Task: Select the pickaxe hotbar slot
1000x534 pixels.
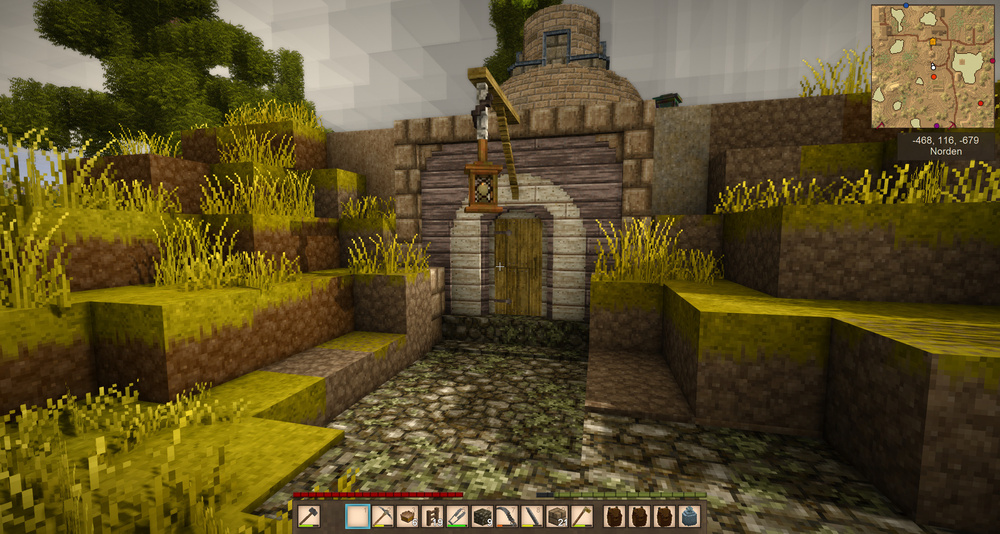Action: point(382,516)
